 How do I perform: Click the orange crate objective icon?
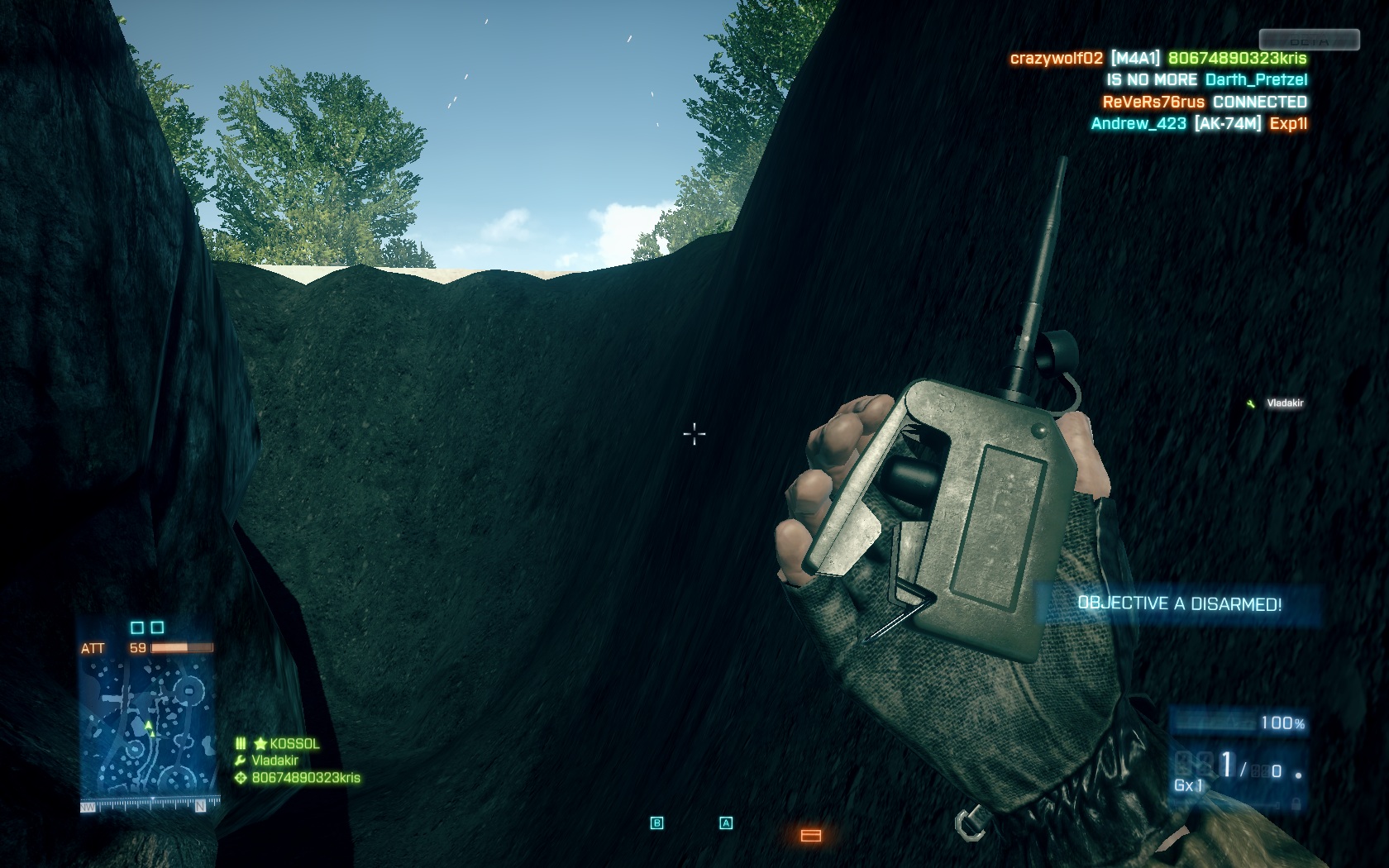tap(811, 836)
